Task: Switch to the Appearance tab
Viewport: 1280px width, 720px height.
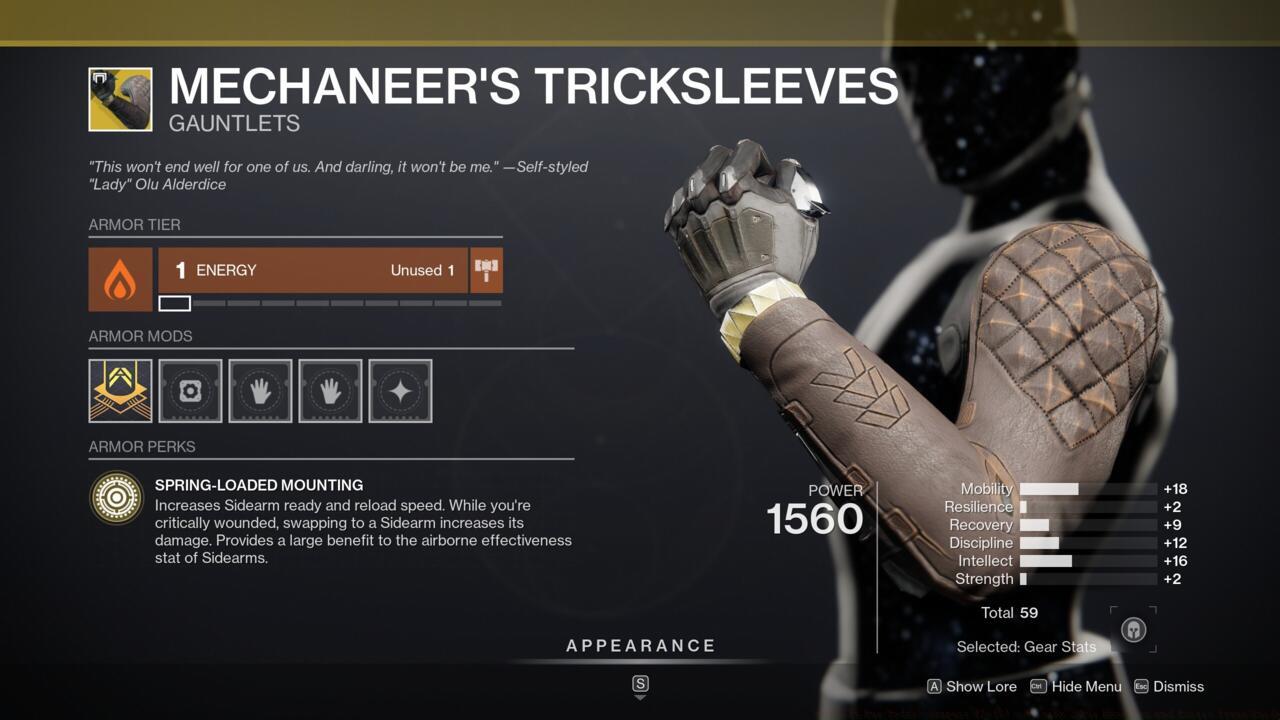Action: point(641,645)
